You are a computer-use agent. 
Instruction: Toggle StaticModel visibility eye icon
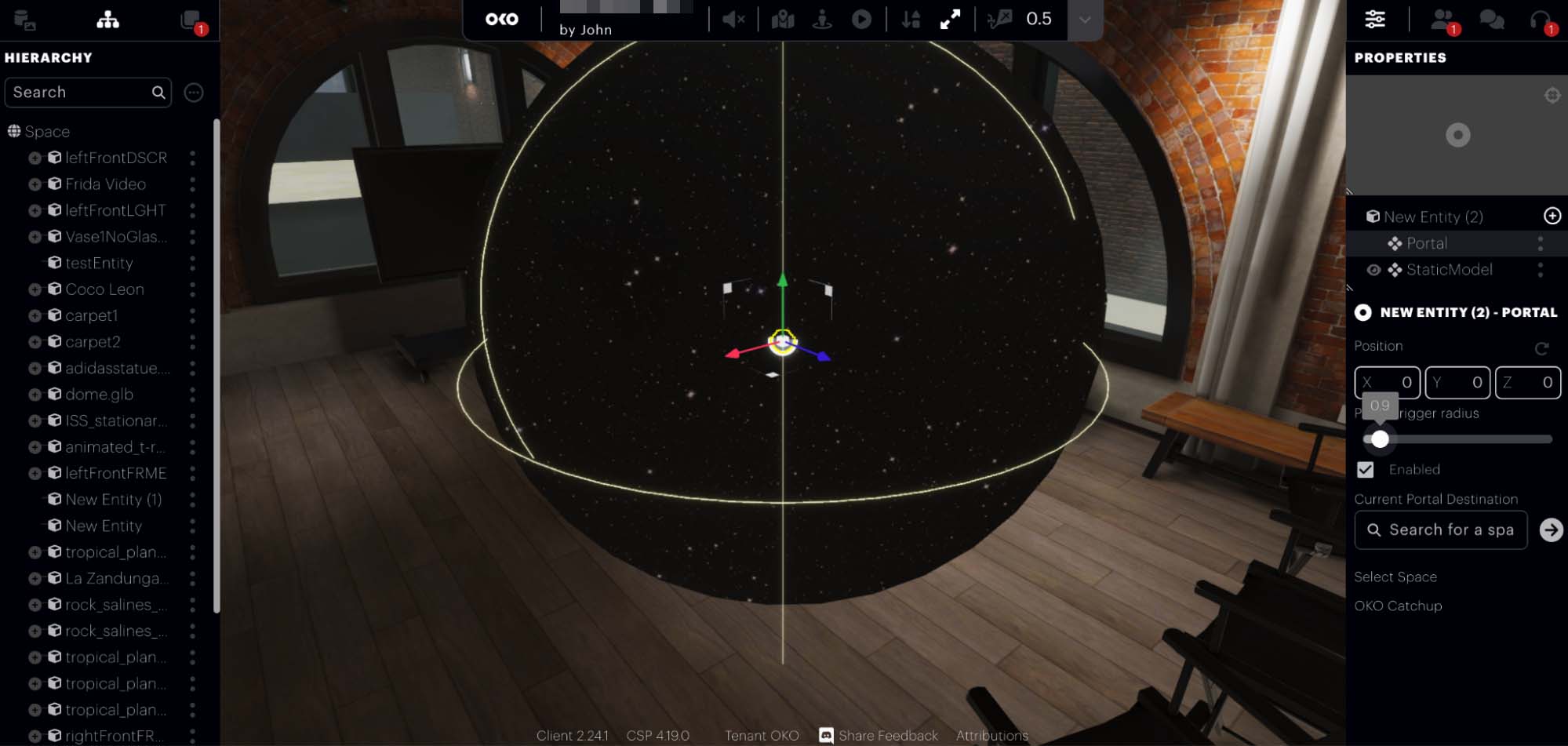pyautogui.click(x=1373, y=270)
